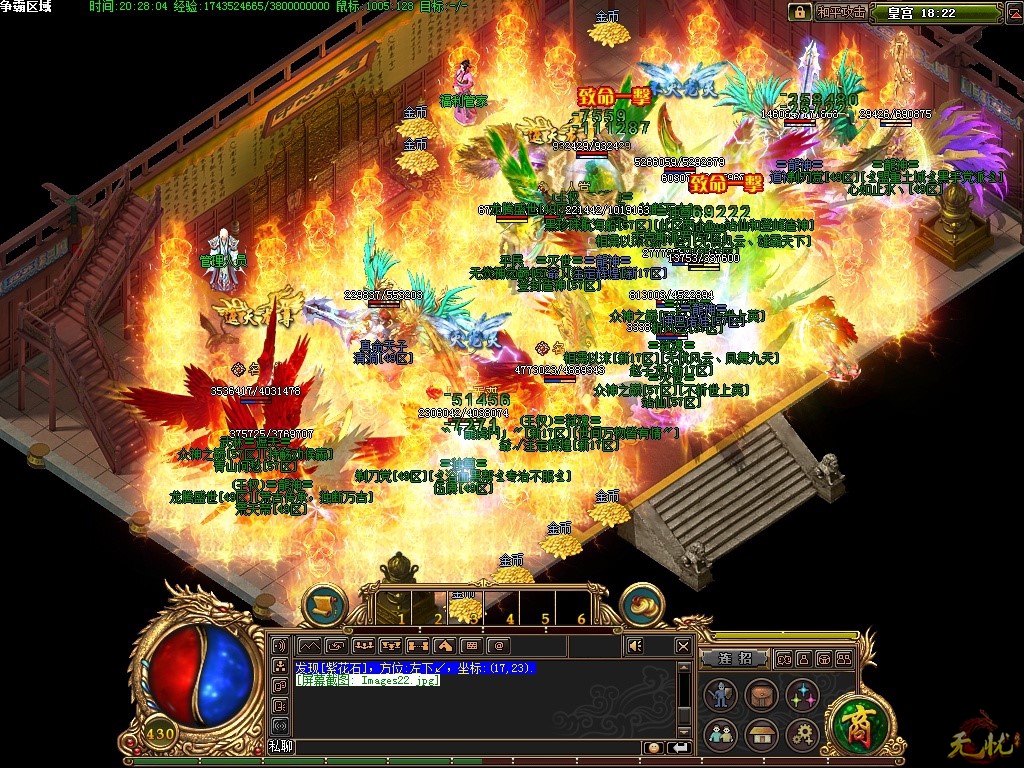Screen dimensions: 1024x768
Task: Click the gold ingot icon right of hotbar
Action: click(642, 606)
